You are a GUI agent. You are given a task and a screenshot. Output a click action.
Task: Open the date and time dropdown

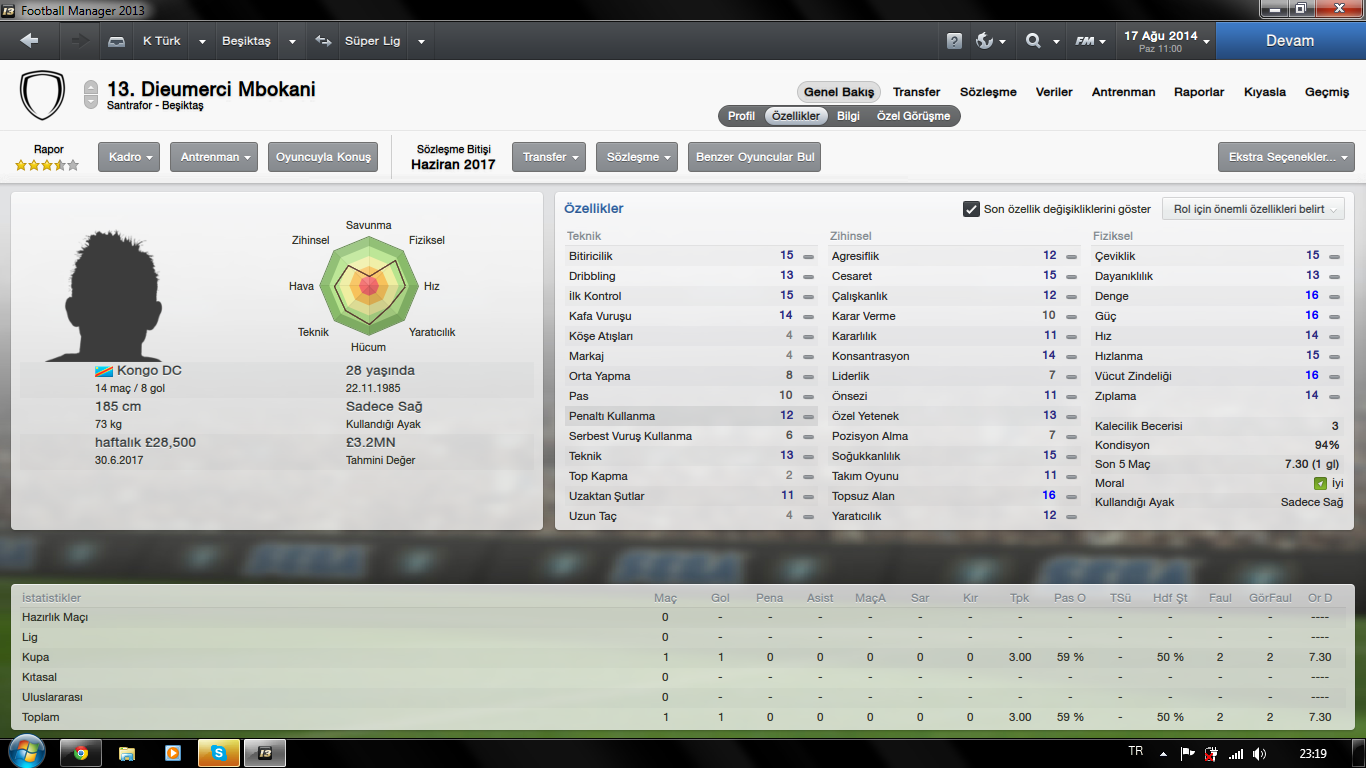(1166, 41)
